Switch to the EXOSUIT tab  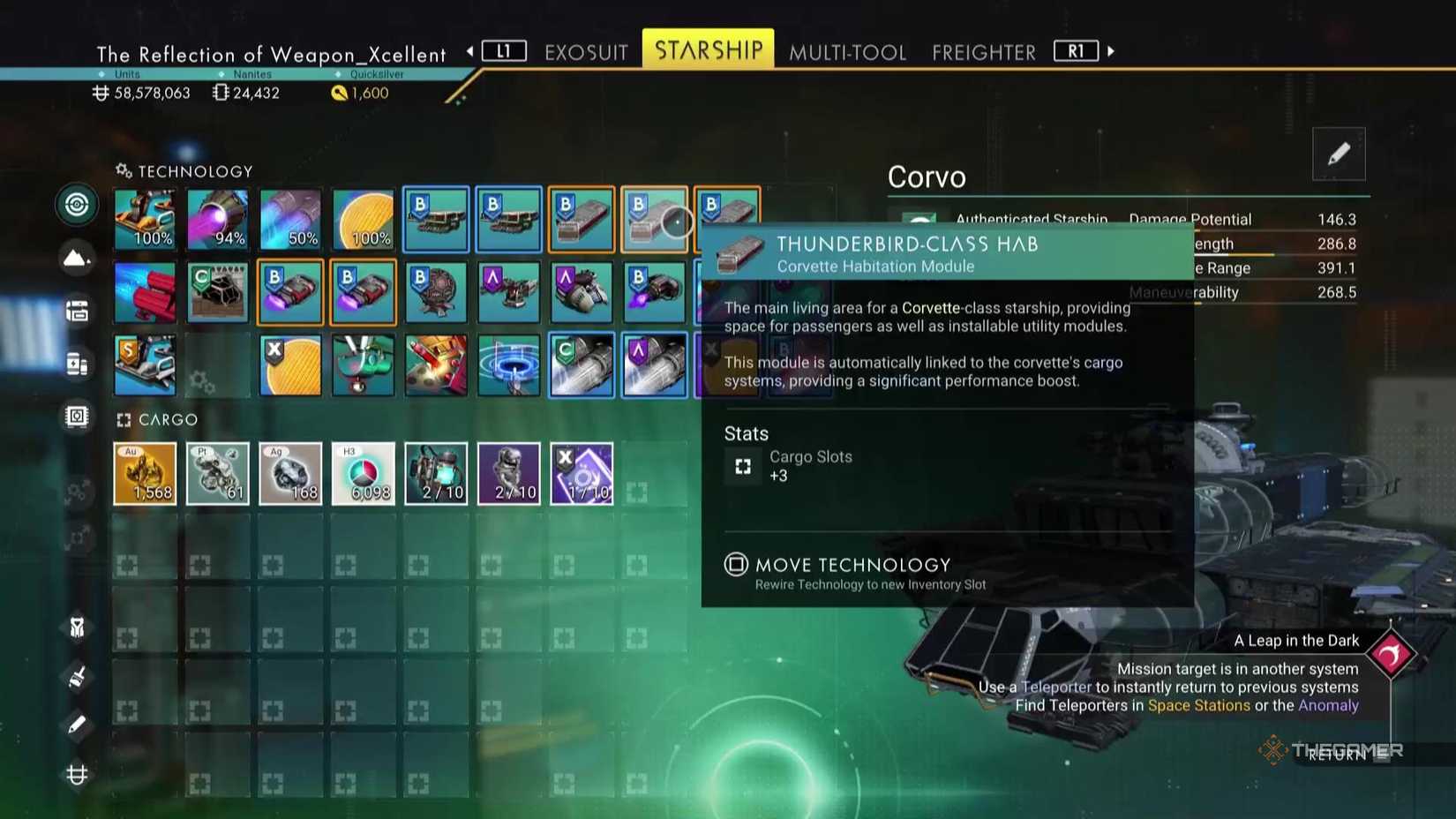[x=586, y=52]
